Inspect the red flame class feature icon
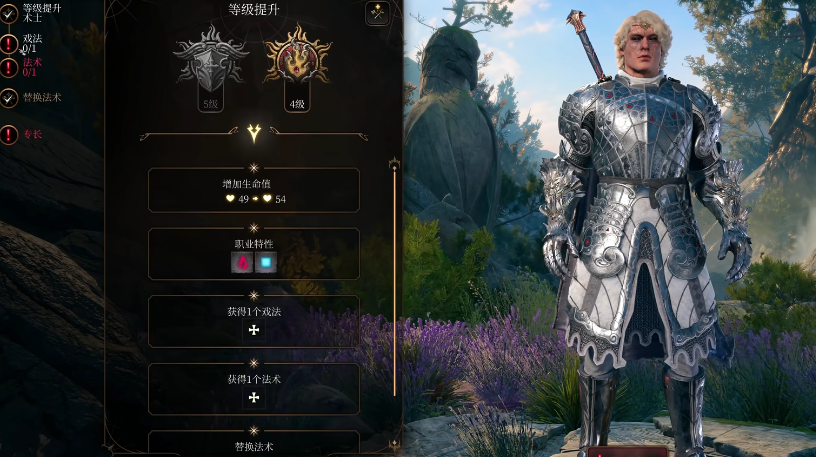Viewport: 816px width, 457px height. click(241, 263)
